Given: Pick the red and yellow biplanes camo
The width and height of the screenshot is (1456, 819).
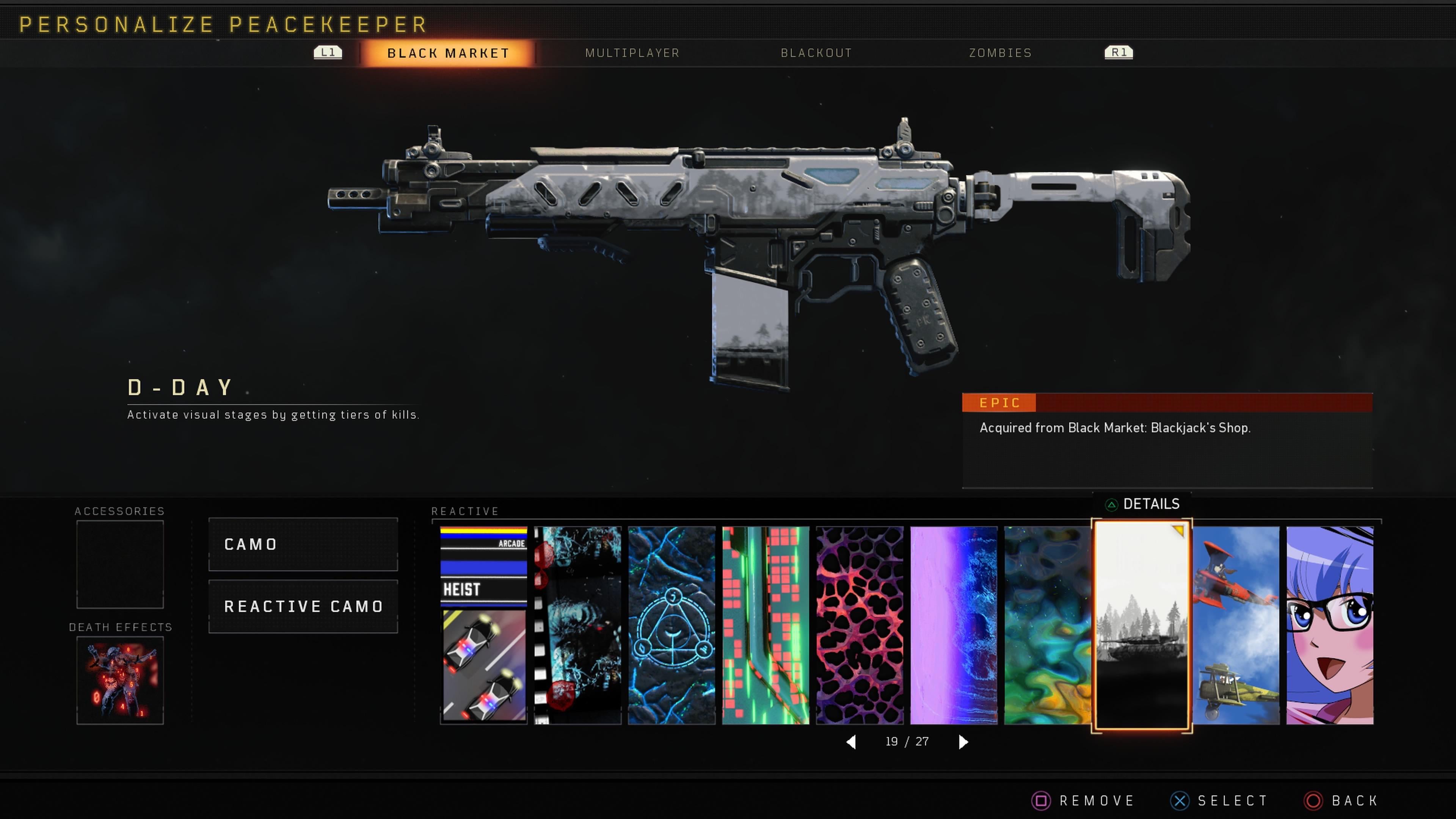Looking at the screenshot, I should pyautogui.click(x=1236, y=625).
